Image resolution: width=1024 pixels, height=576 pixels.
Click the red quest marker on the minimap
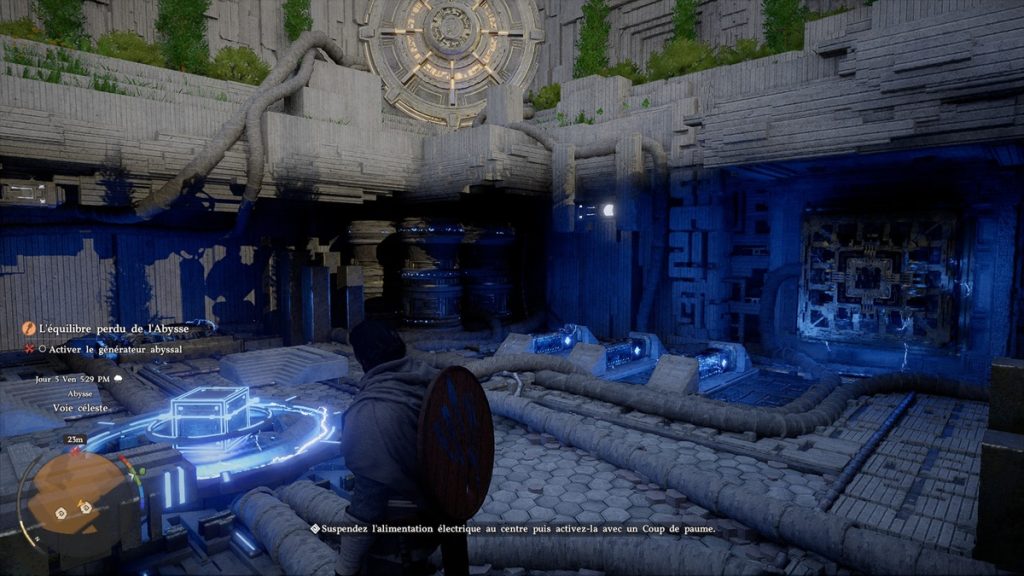[74, 452]
